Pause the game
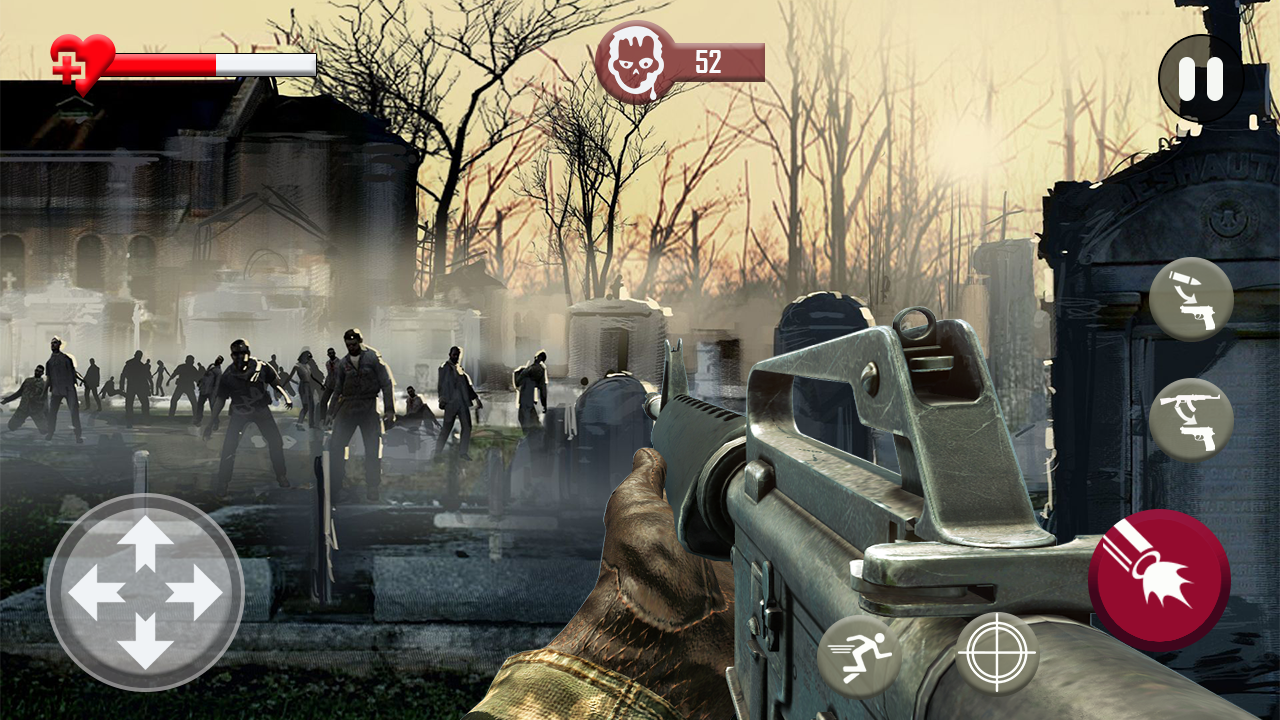1280x720 pixels. click(x=1201, y=78)
